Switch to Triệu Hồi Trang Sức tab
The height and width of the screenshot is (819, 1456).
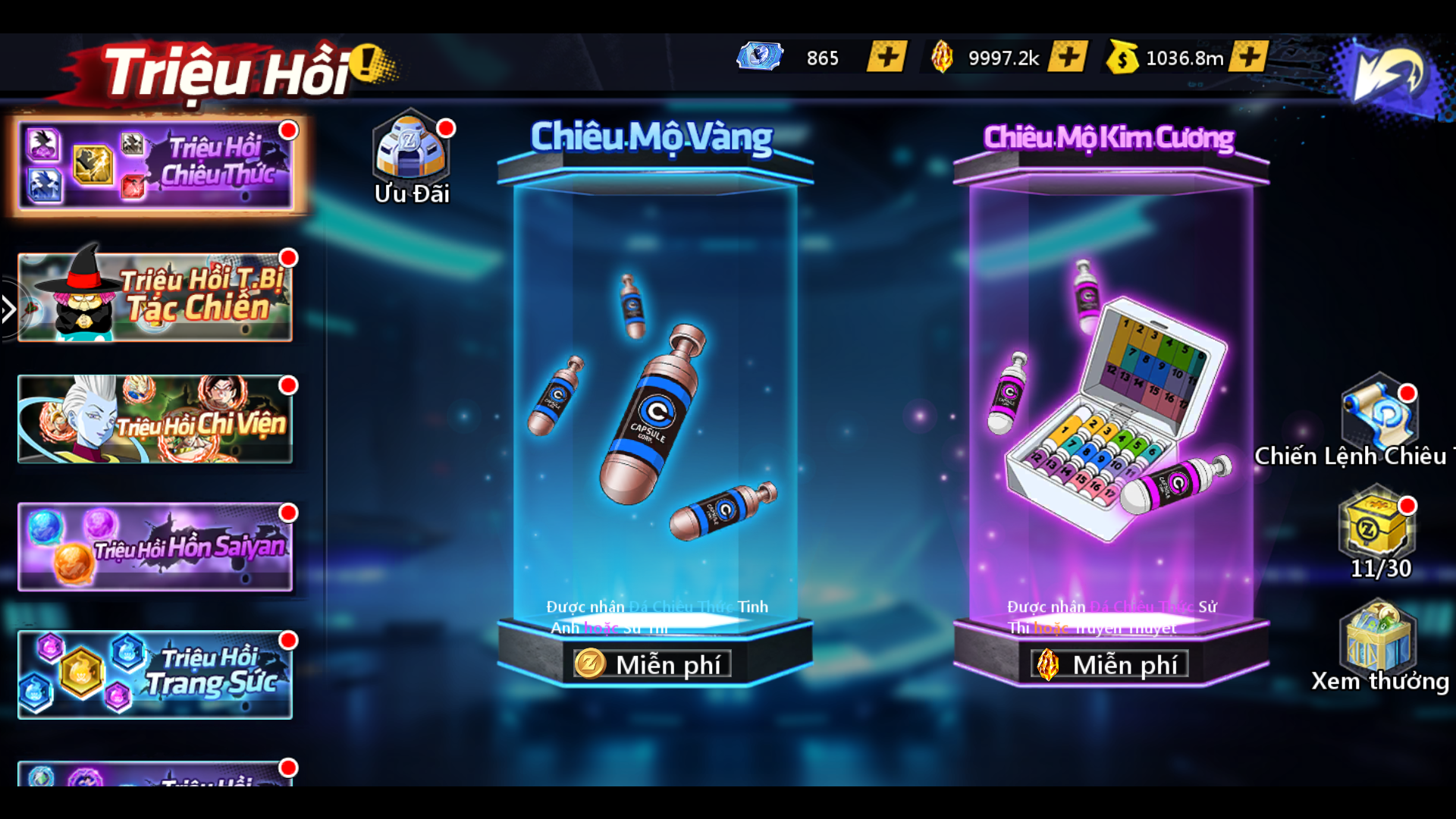(155, 674)
